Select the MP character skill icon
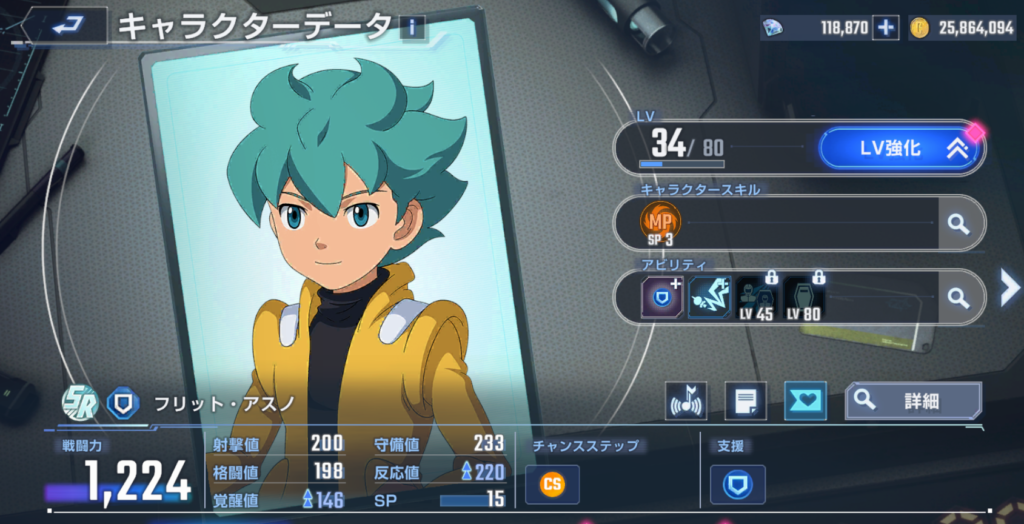This screenshot has height=524, width=1024. [662, 223]
